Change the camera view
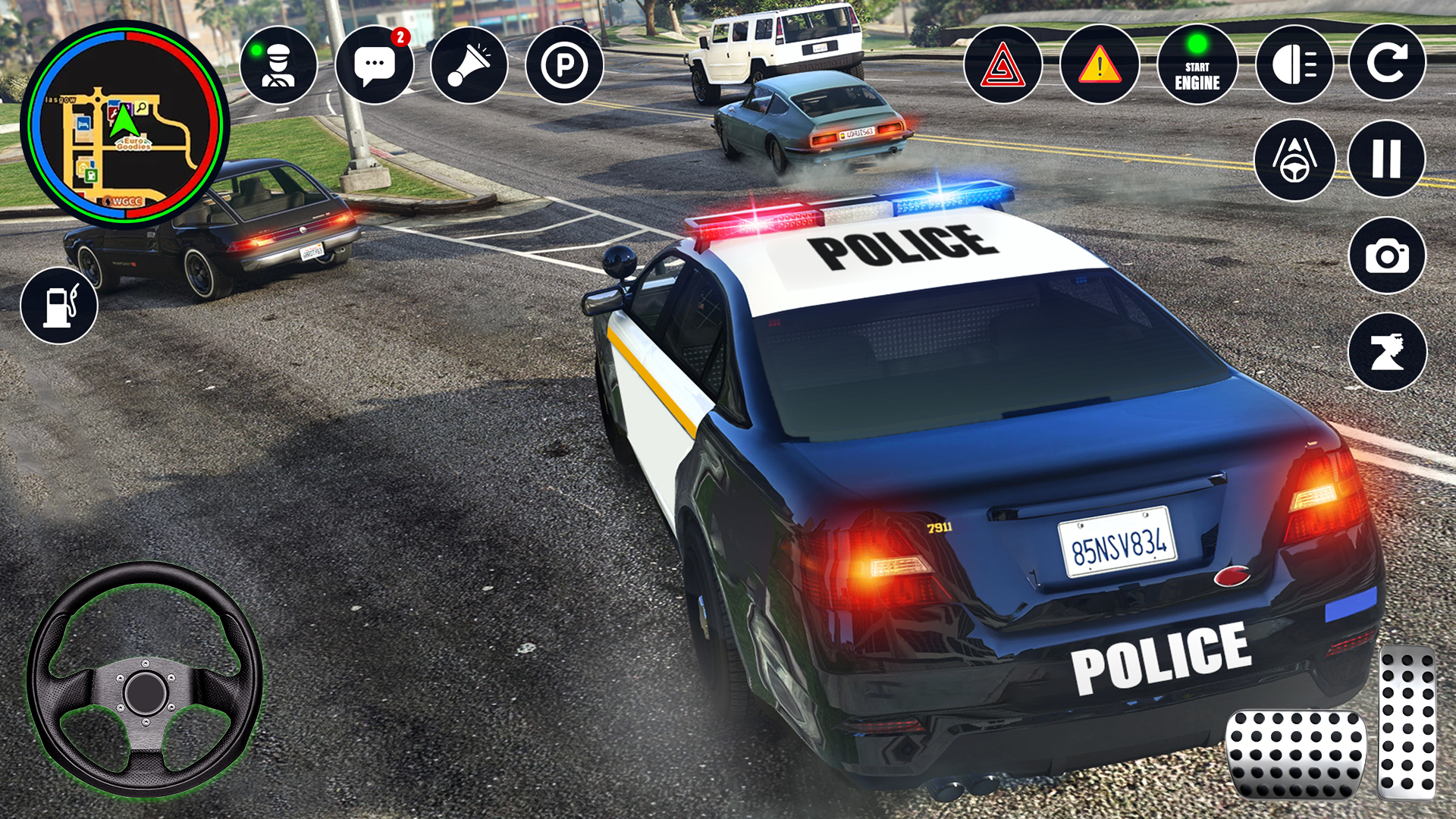This screenshot has height=819, width=1456. point(1387,256)
